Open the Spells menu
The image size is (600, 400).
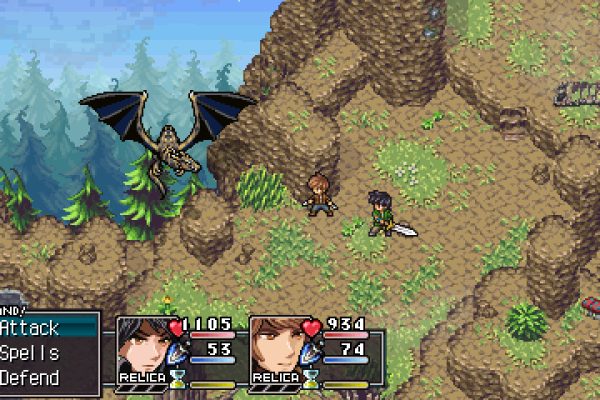tap(32, 353)
